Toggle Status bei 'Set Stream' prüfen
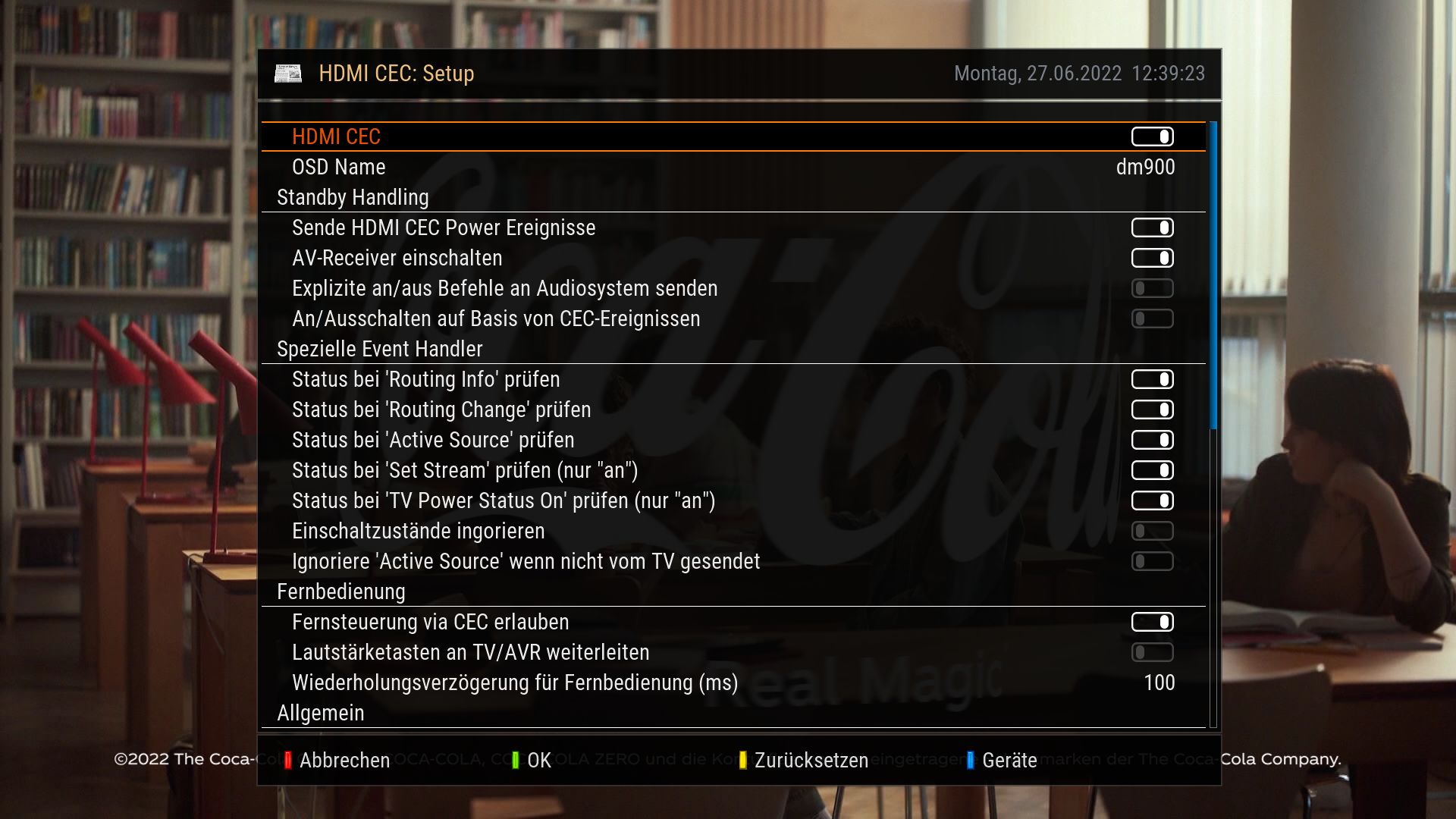This screenshot has height=819, width=1456. [1152, 470]
